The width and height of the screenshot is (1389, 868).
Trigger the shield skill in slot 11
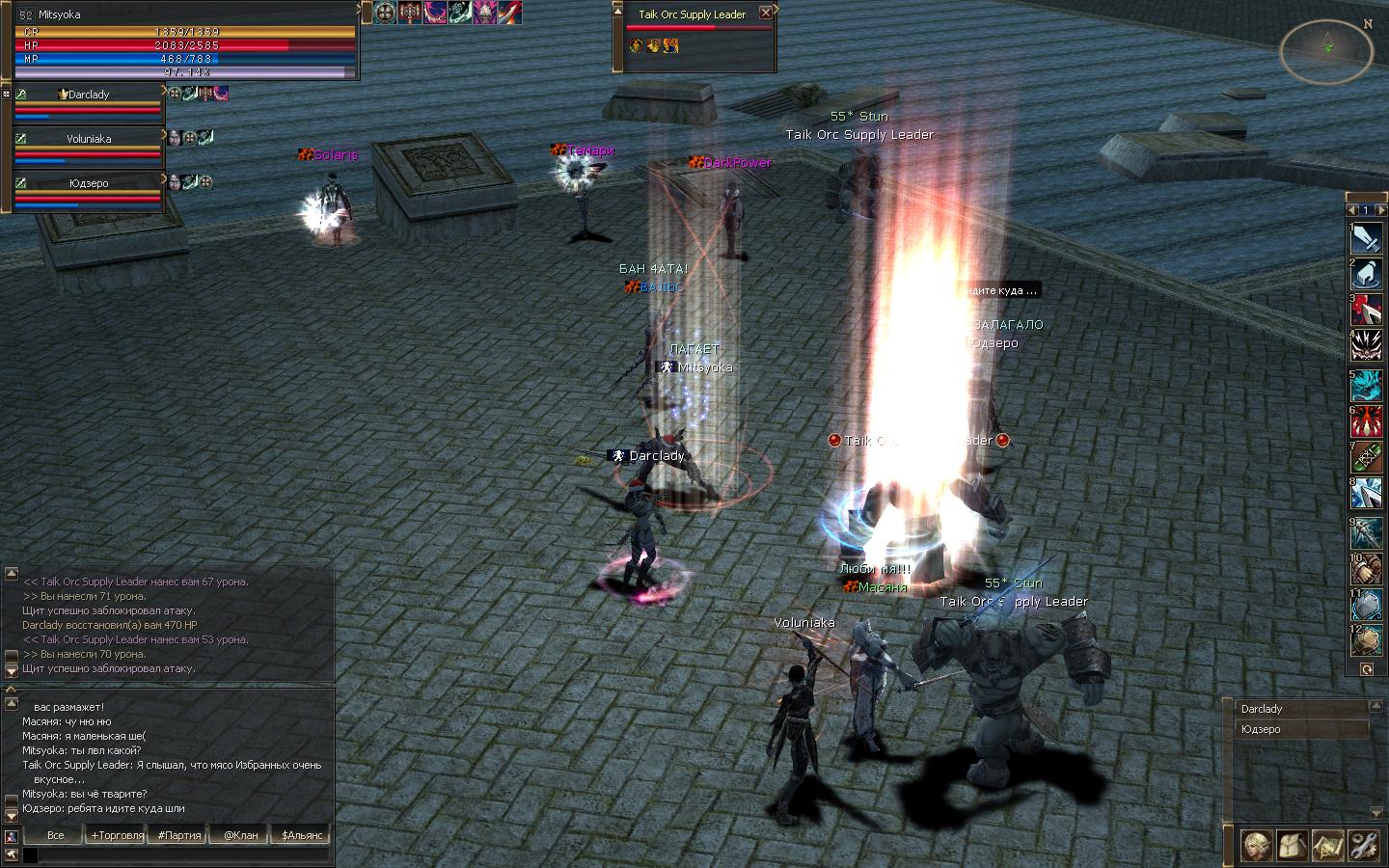click(1366, 606)
